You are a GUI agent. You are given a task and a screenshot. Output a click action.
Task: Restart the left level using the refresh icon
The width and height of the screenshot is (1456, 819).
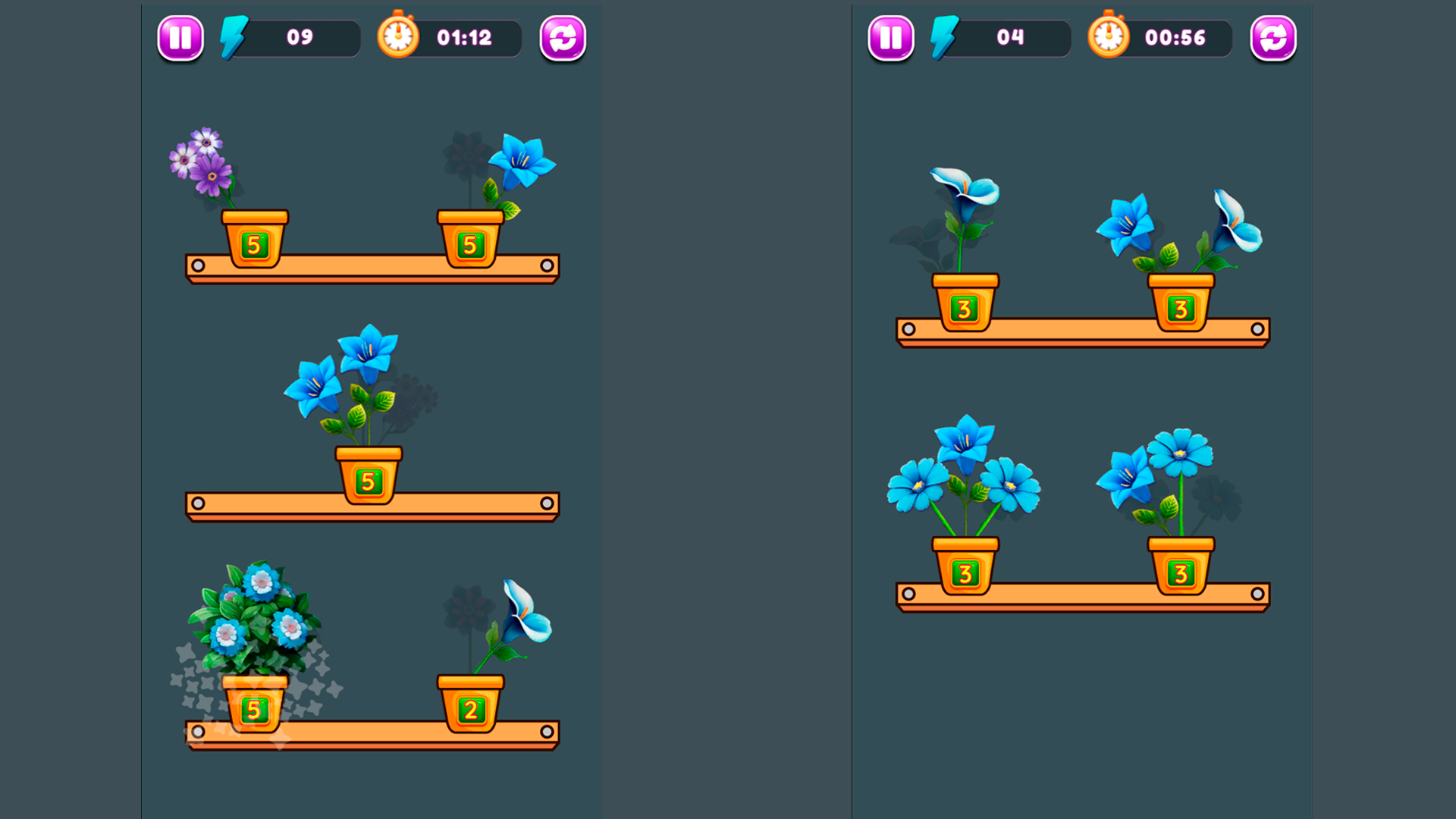561,37
